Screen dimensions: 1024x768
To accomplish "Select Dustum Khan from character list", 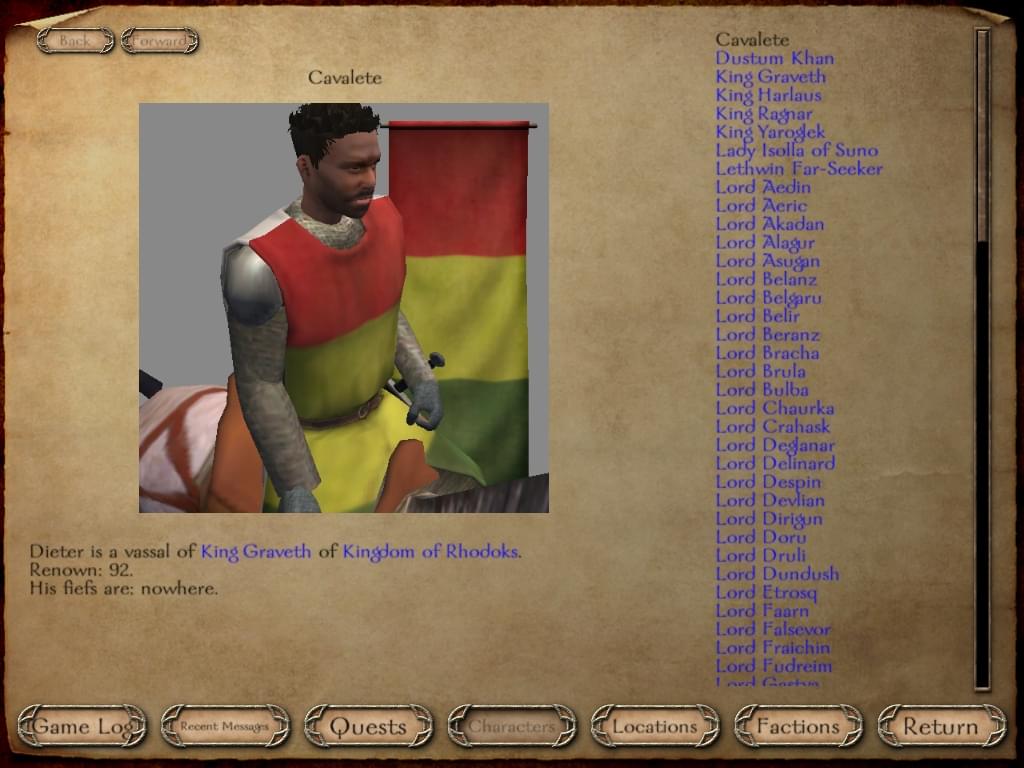I will [774, 58].
